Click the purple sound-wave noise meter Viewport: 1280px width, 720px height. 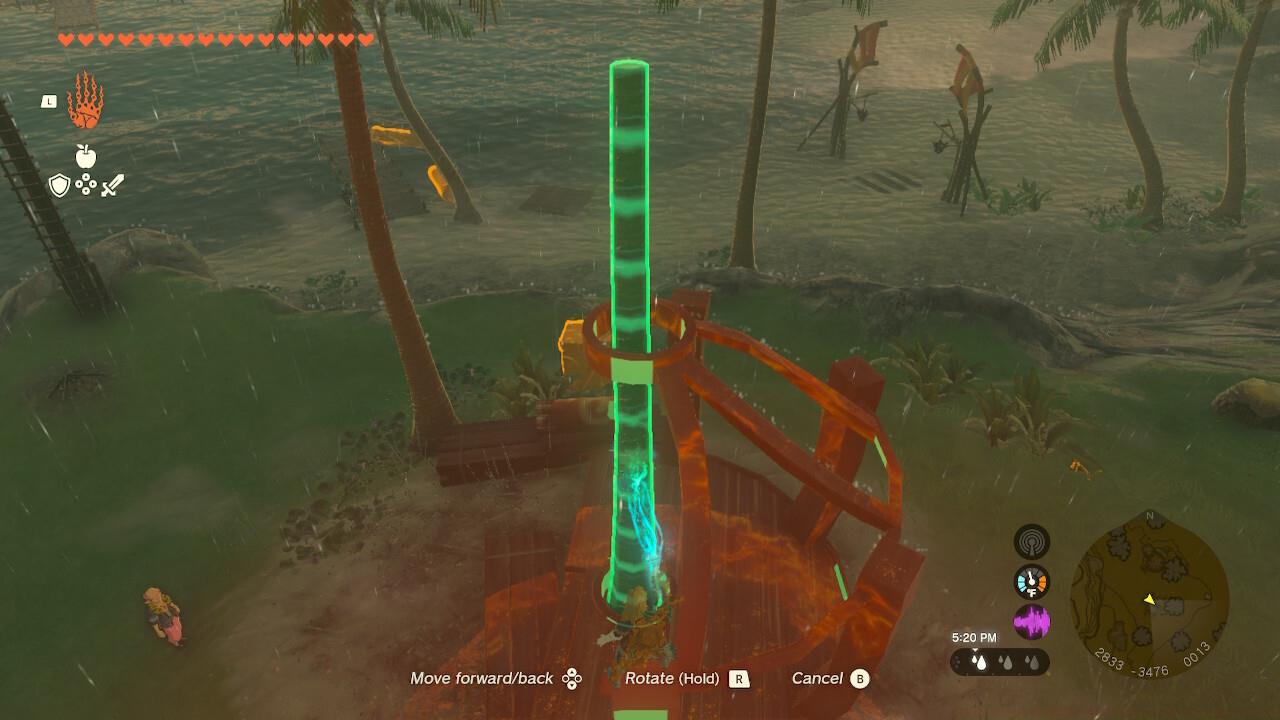[1032, 622]
